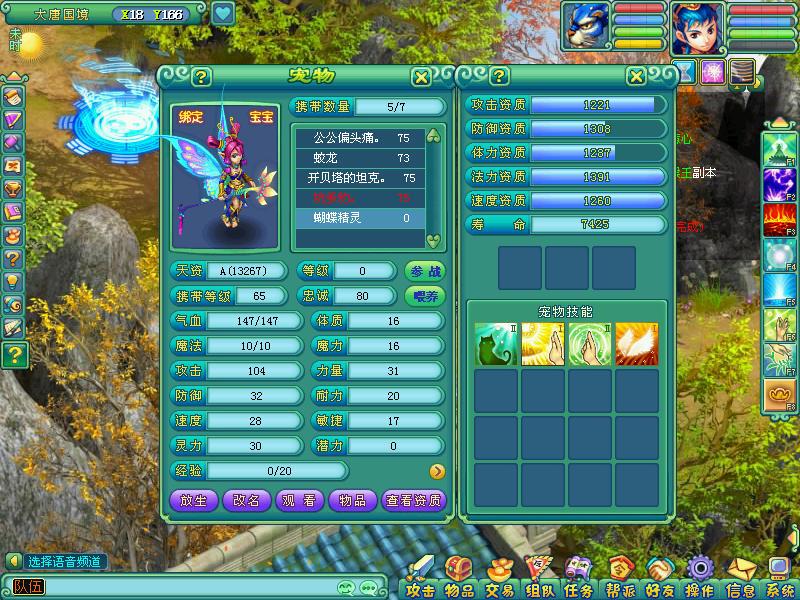The height and width of the screenshot is (600, 800).
Task: Select the white wings pet skill icon
Action: [x=637, y=343]
